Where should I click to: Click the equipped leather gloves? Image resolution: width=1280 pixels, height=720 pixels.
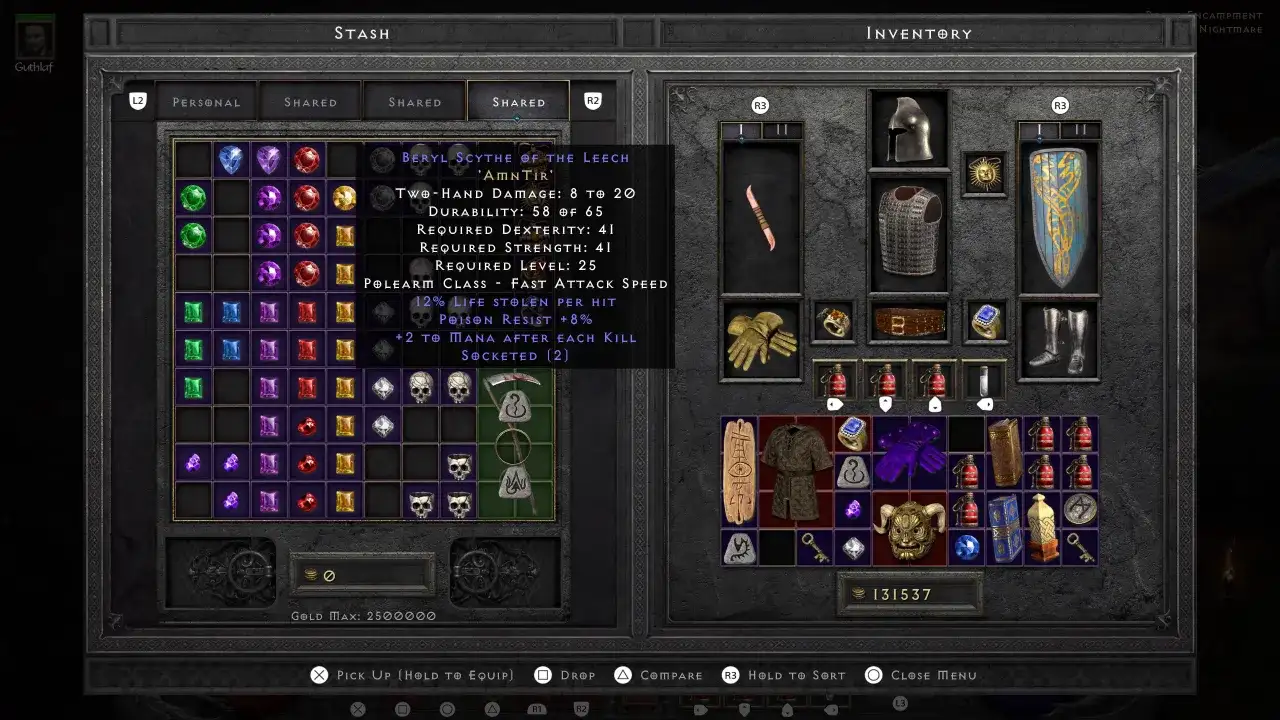click(760, 338)
